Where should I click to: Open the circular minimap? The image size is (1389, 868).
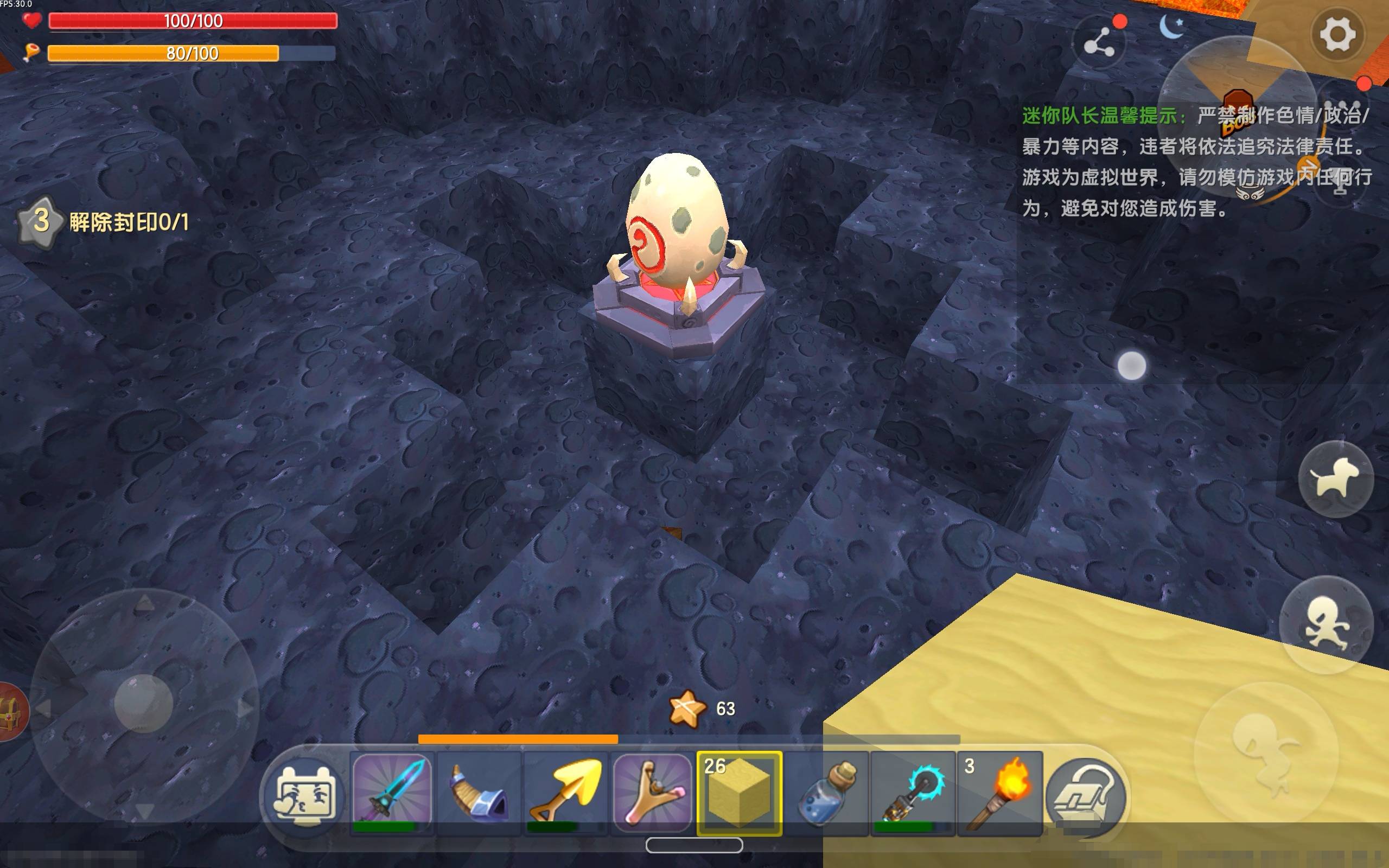[1237, 115]
